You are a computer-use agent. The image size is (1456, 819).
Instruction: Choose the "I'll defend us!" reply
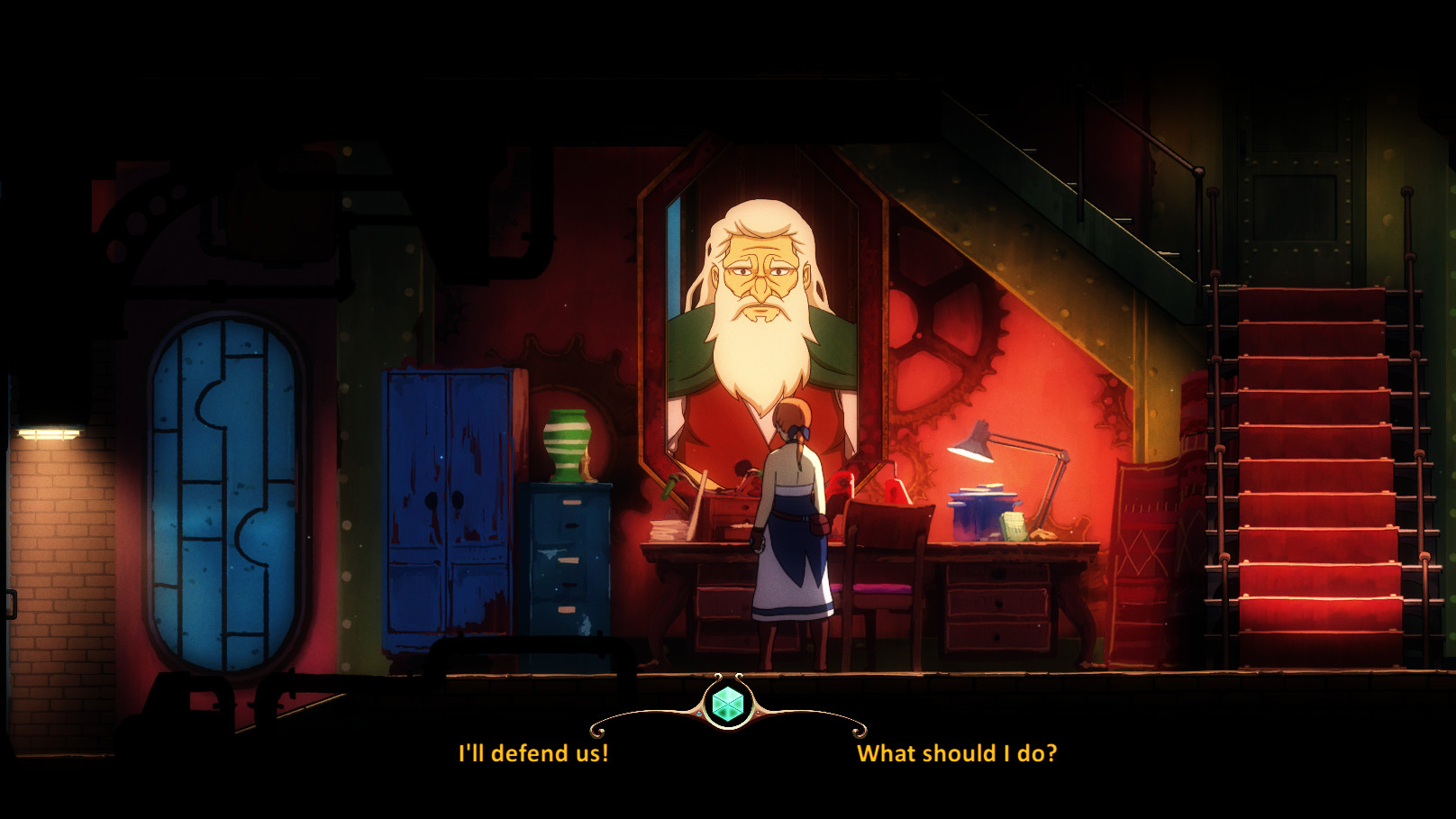[x=533, y=753]
